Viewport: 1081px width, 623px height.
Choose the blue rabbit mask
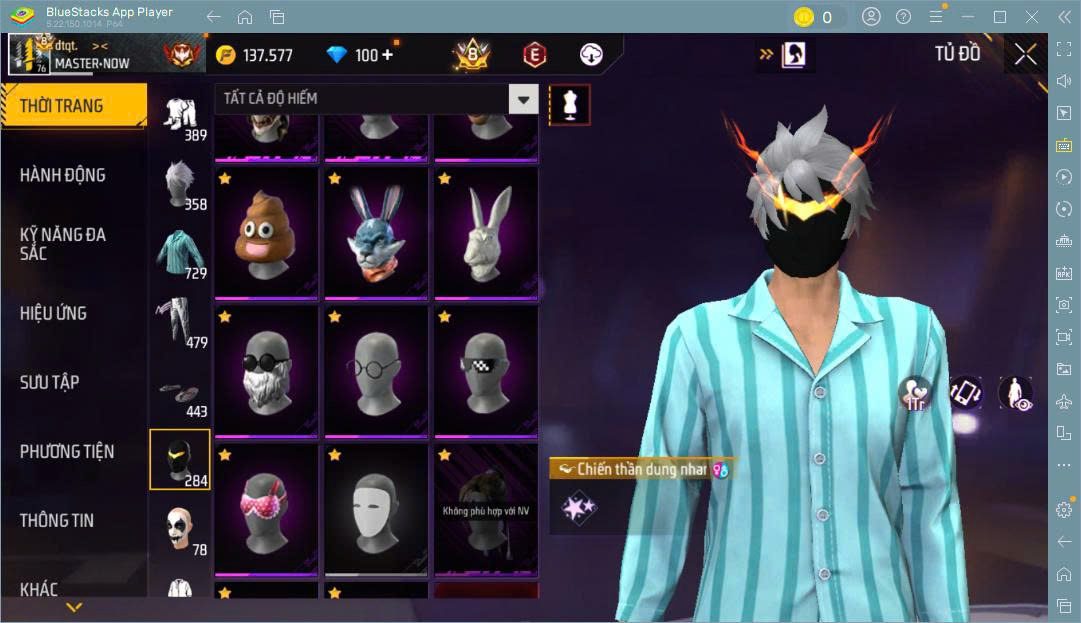(375, 232)
